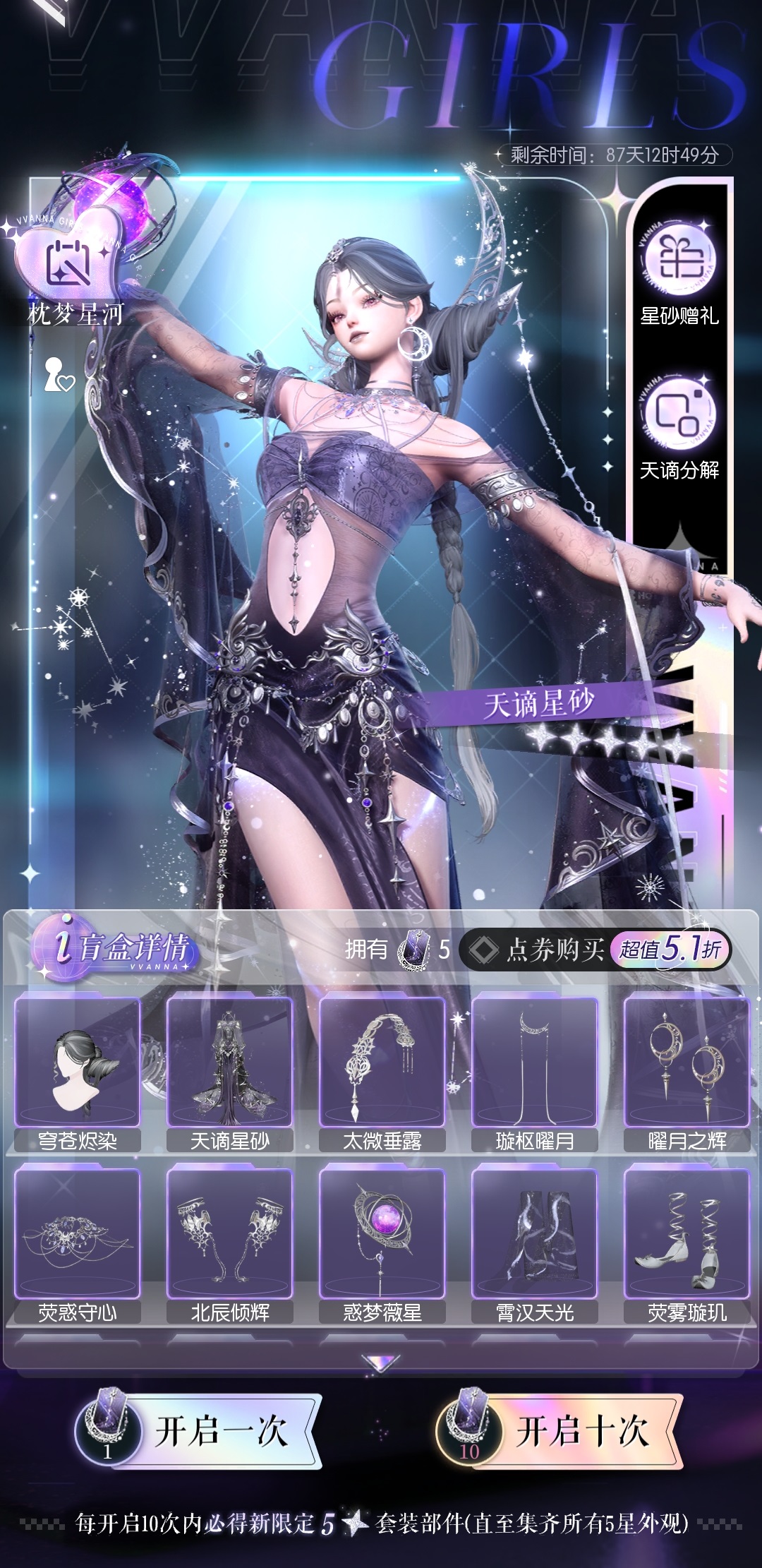The image size is (762, 1568).
Task: Buy with 点券购买 button
Action: click(595, 950)
